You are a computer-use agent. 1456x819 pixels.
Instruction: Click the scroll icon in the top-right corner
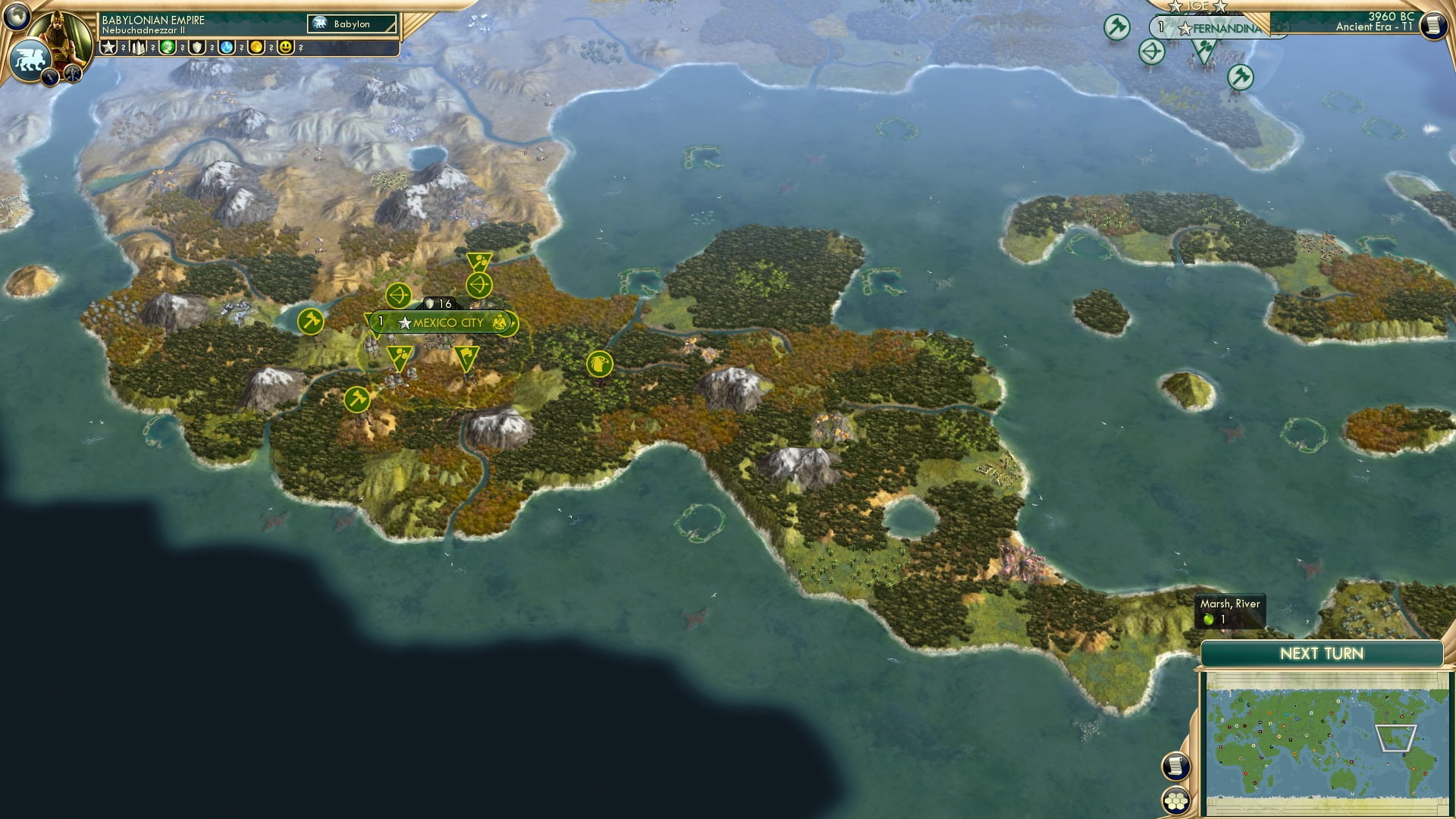click(x=1434, y=25)
